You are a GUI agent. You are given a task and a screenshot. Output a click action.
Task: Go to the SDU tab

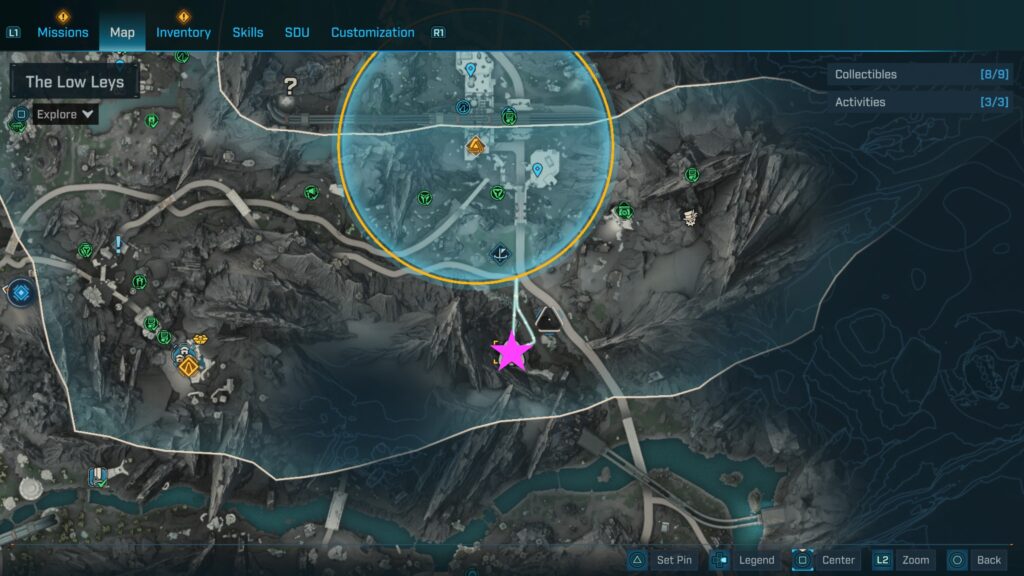(x=297, y=32)
